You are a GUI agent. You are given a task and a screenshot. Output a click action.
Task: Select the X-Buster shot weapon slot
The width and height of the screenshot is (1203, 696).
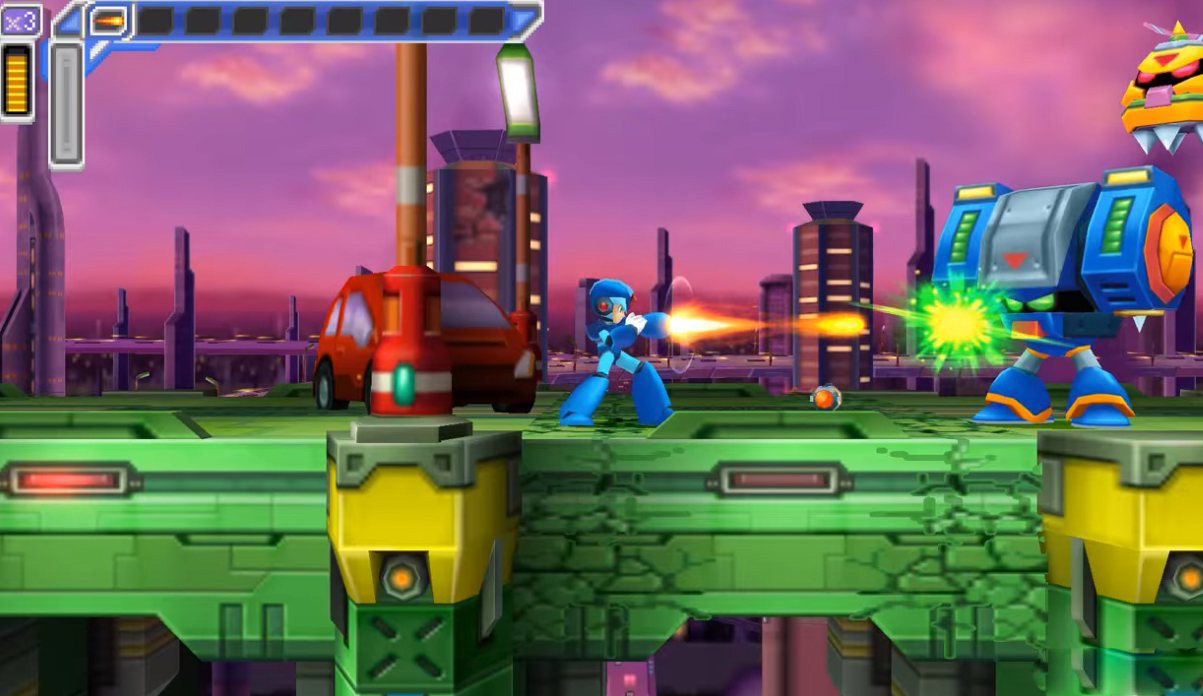point(108,20)
